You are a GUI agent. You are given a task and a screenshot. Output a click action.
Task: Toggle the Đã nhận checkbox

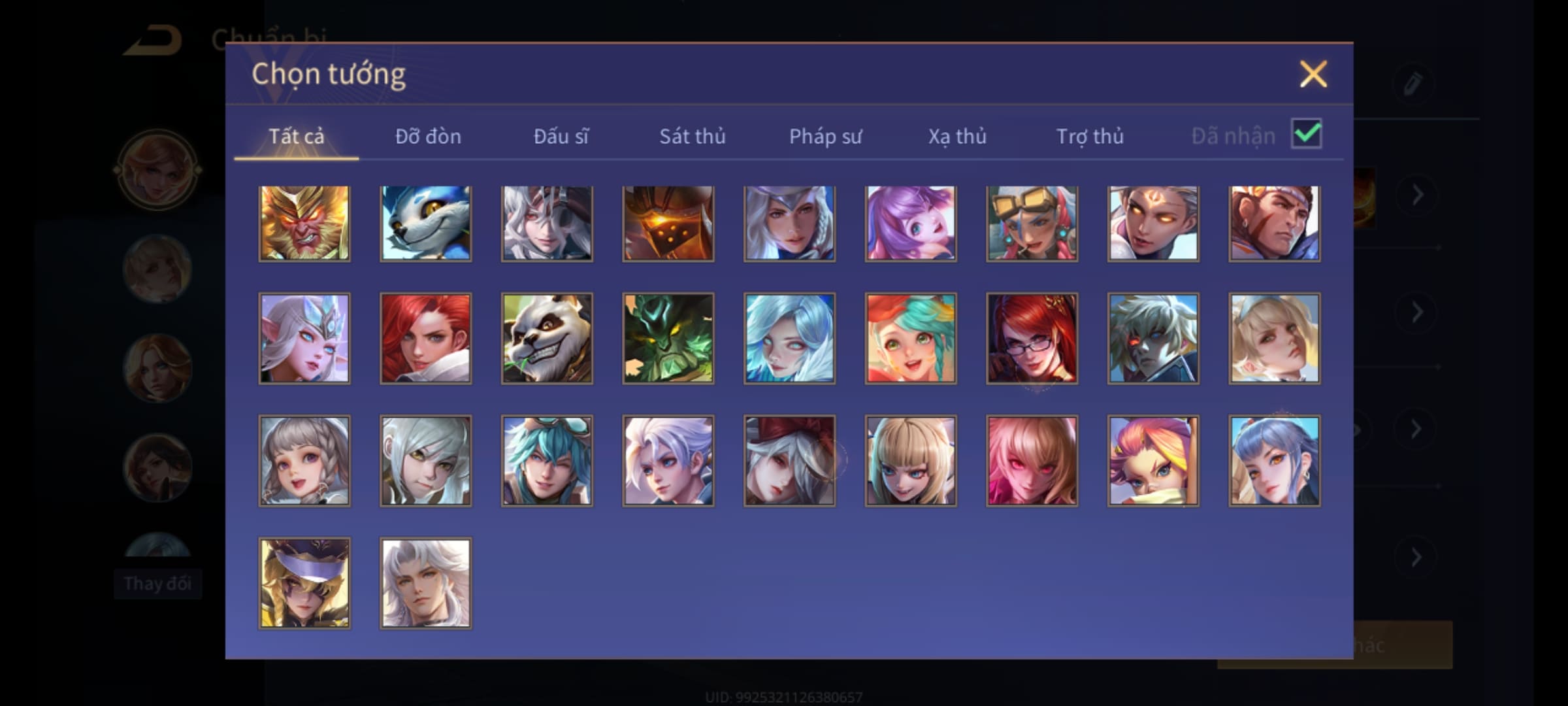click(1306, 134)
